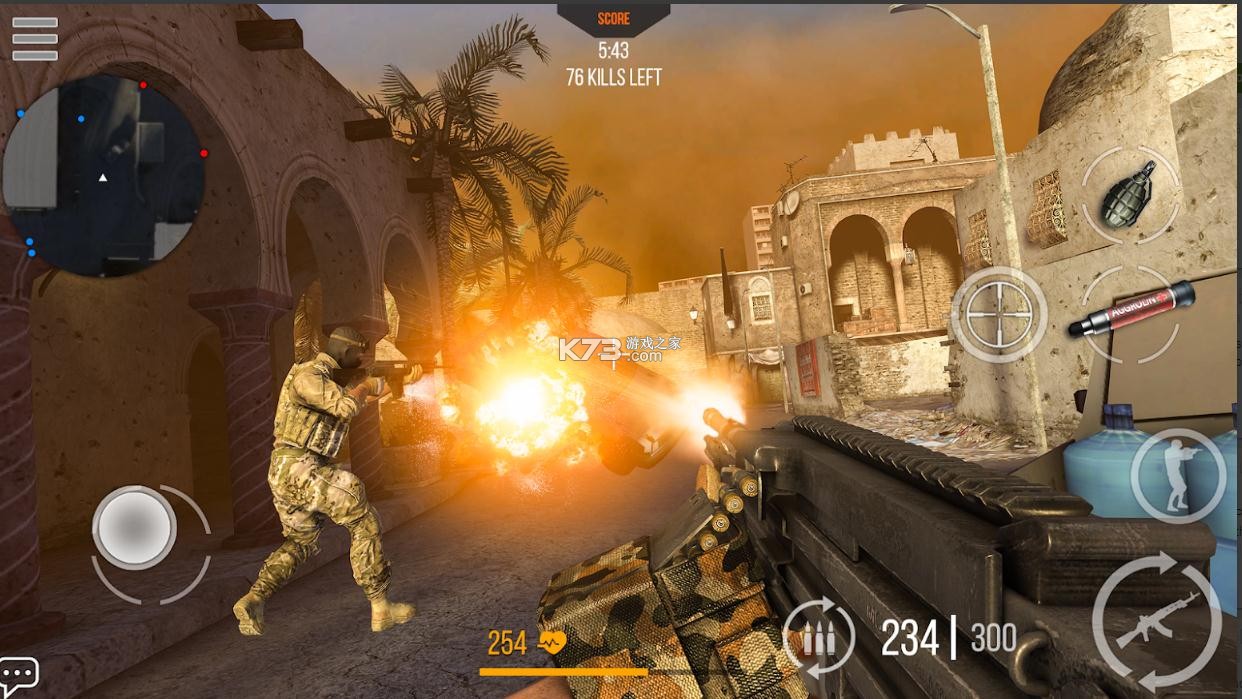Tap the virtual movement joystick
1242x699 pixels.
[135, 527]
